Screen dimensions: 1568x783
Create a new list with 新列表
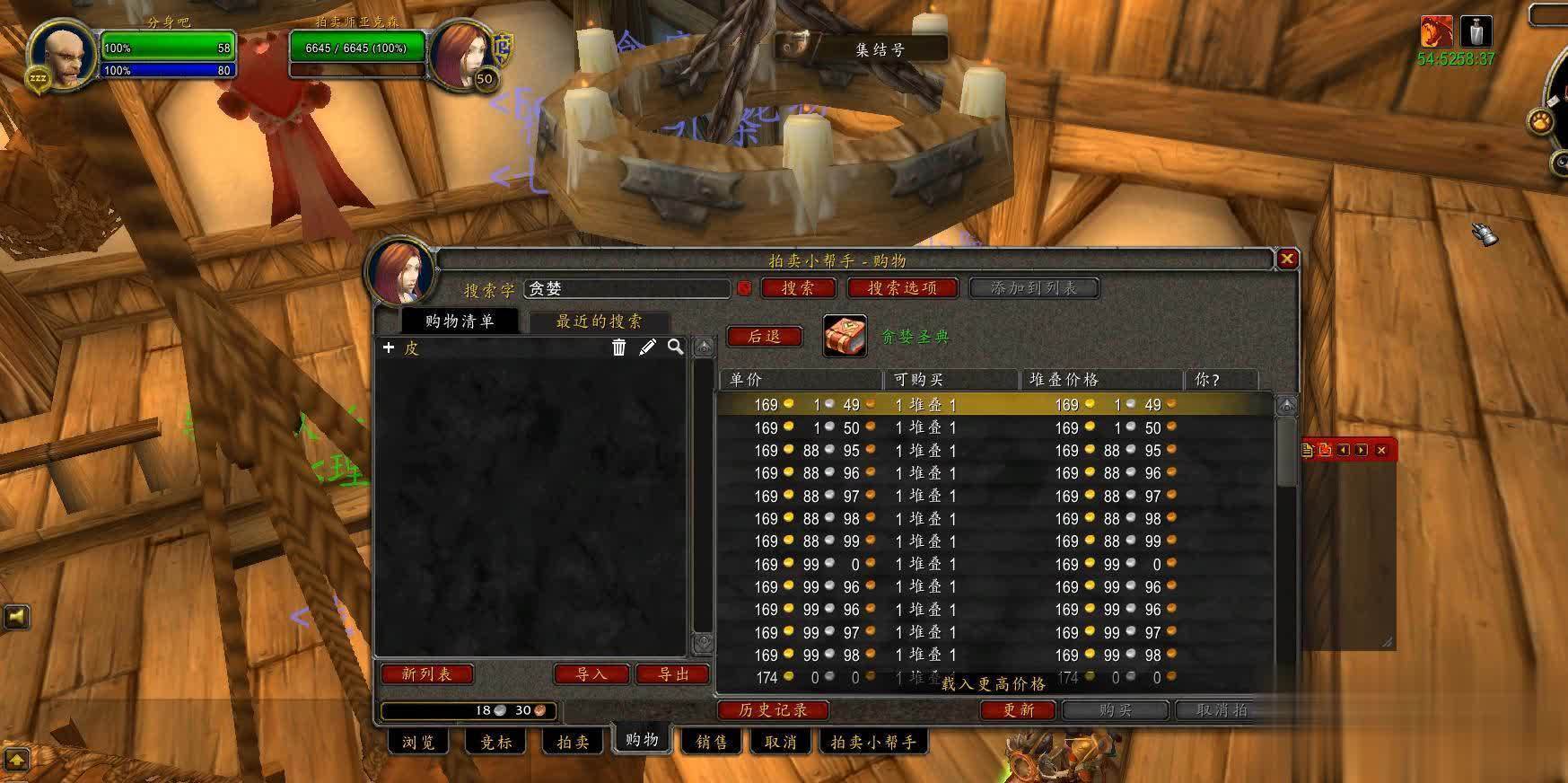426,674
